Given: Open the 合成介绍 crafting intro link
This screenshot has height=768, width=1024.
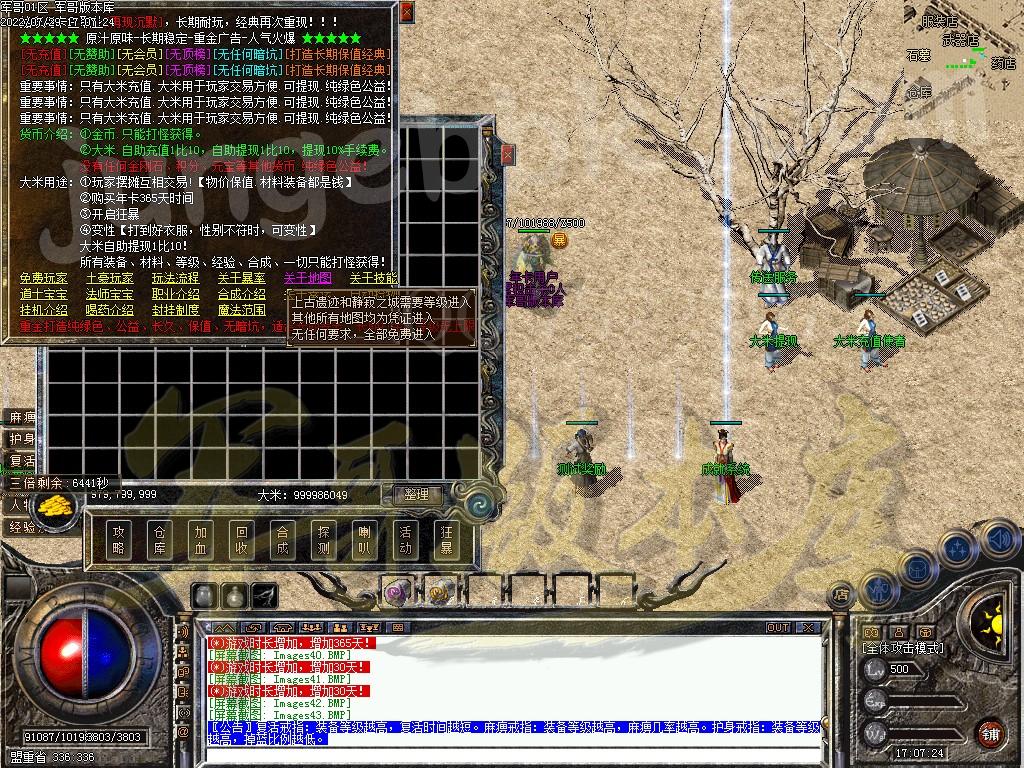Looking at the screenshot, I should pyautogui.click(x=241, y=294).
